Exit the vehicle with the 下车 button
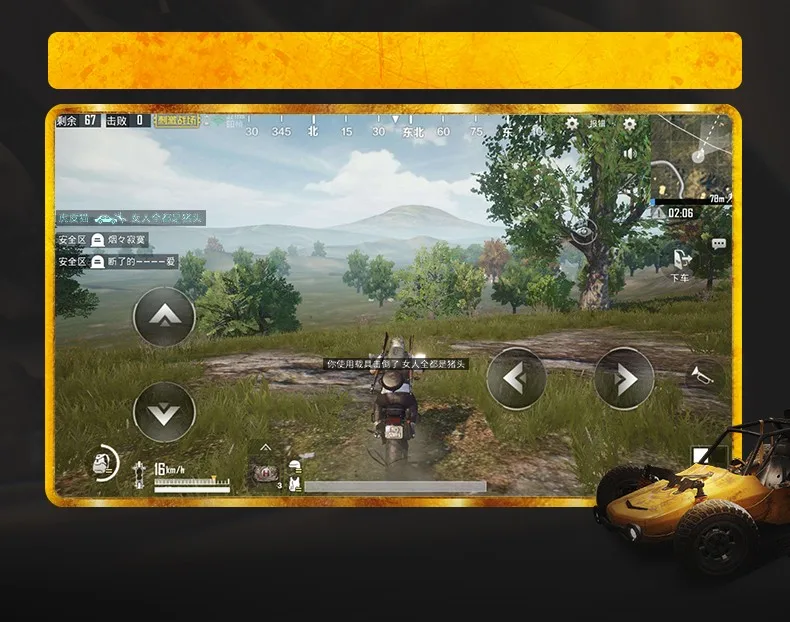790x622 pixels. coord(680,264)
